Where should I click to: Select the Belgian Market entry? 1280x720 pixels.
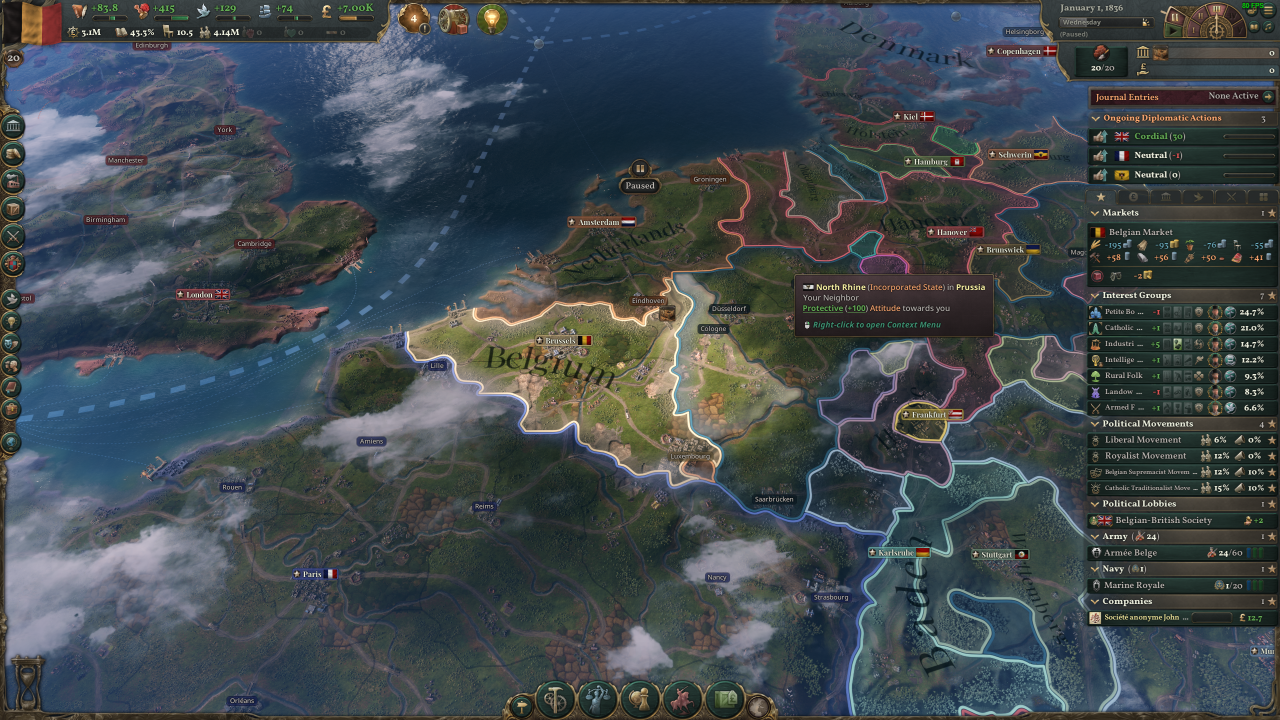click(1140, 232)
